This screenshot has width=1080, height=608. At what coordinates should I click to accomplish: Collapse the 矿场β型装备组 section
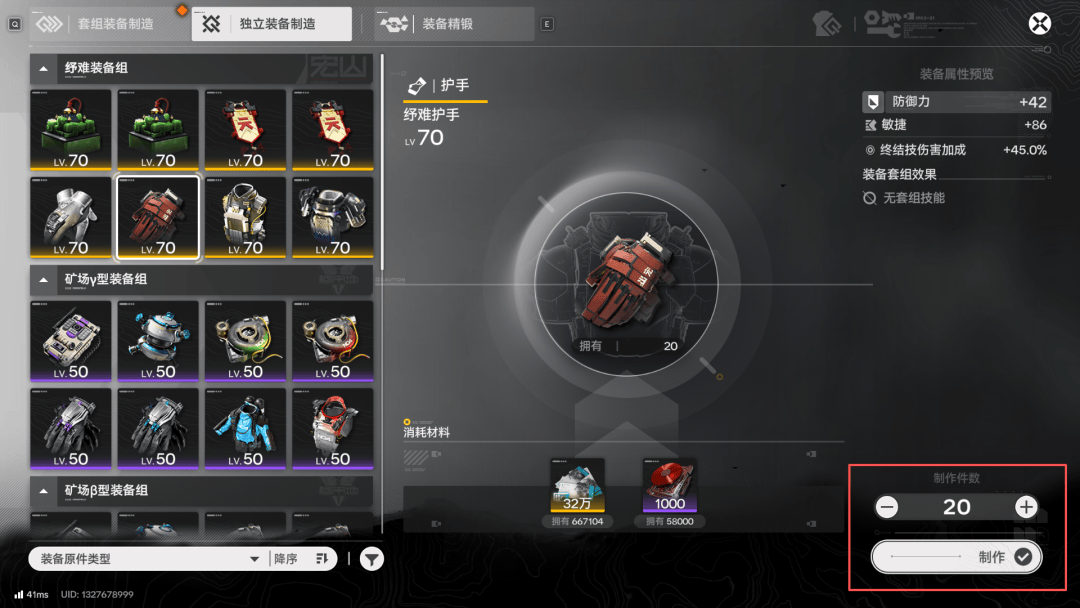click(44, 491)
